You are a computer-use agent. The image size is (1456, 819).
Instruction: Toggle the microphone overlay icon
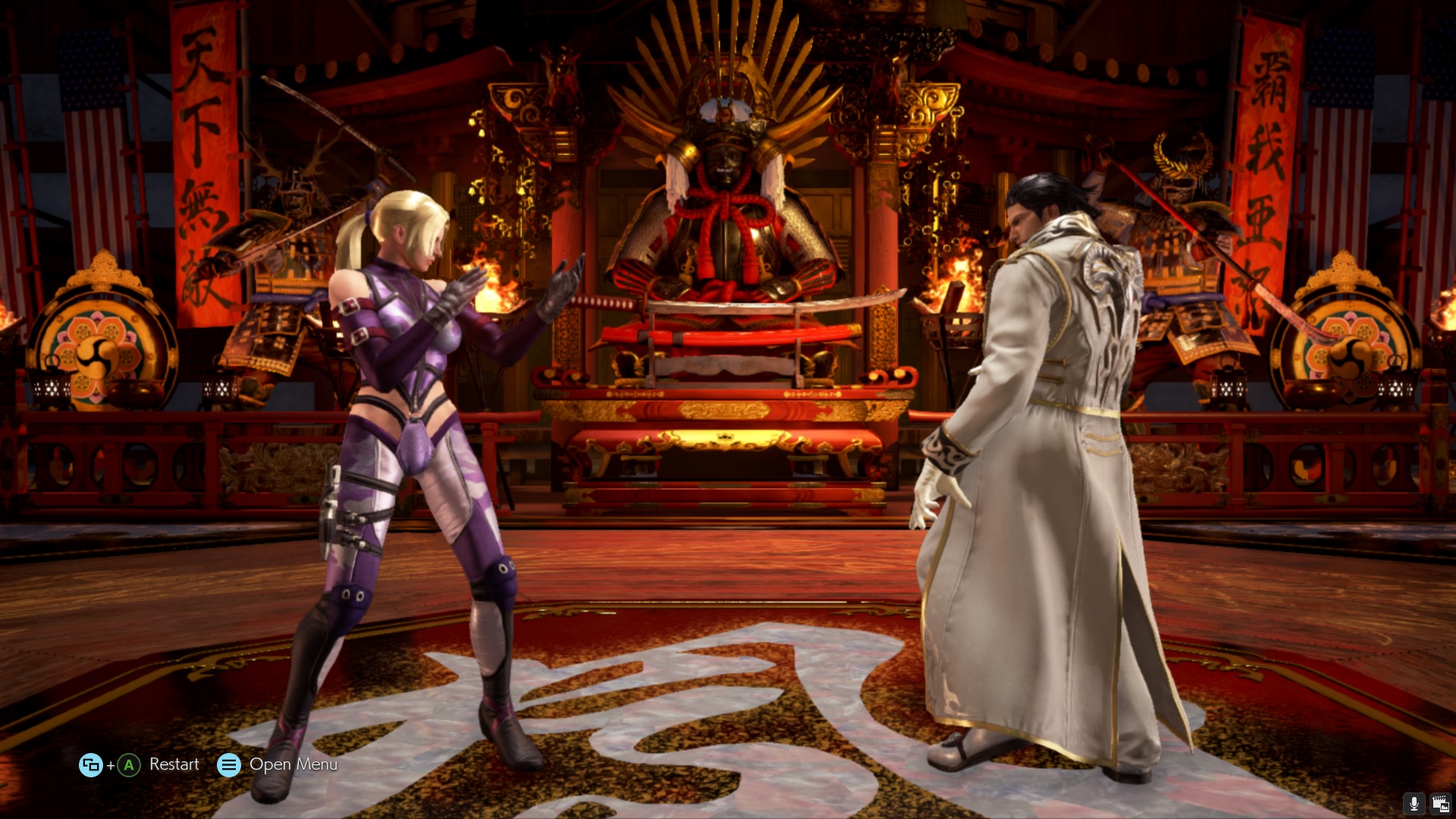click(x=1414, y=803)
